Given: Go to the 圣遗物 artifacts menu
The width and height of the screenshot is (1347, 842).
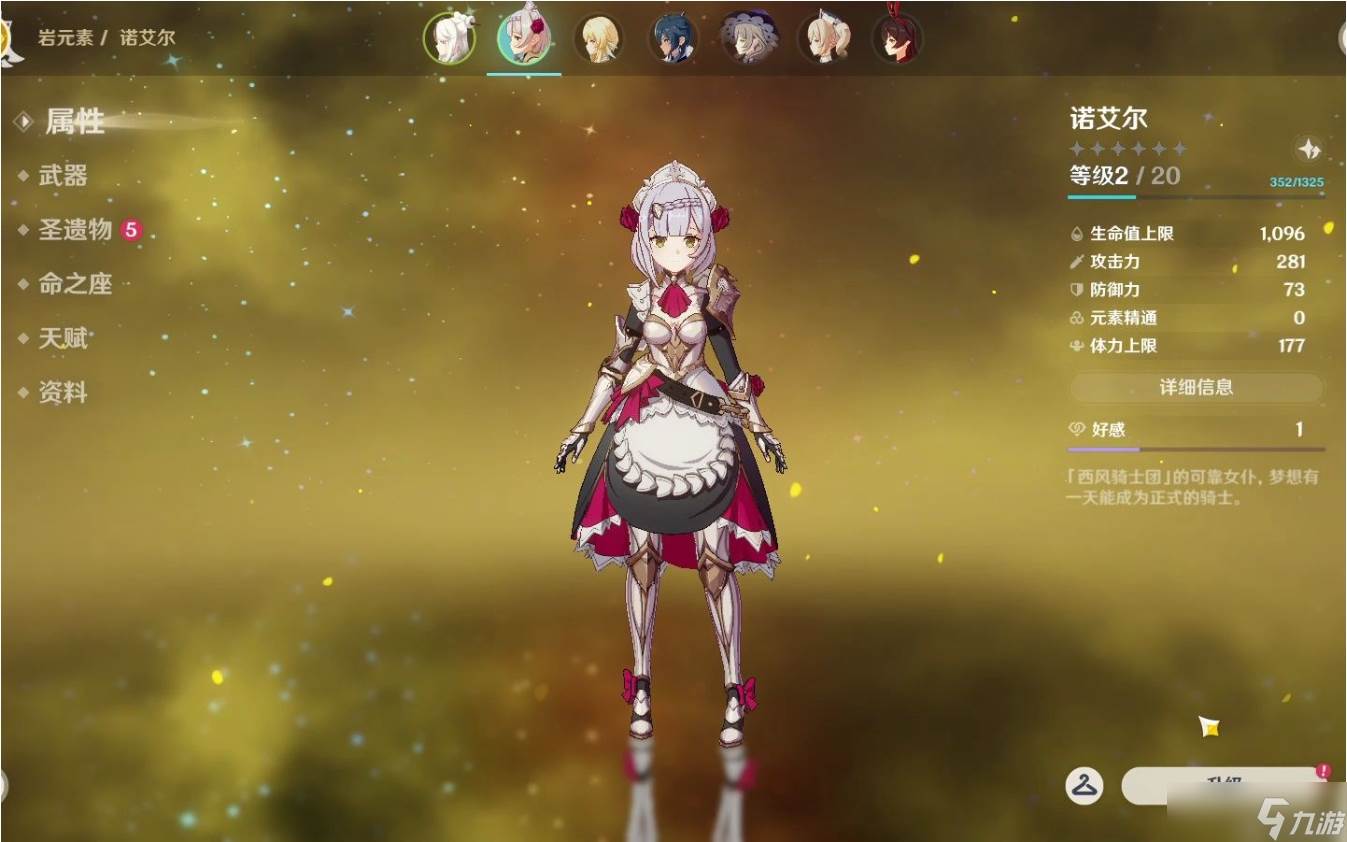Looking at the screenshot, I should click(x=75, y=230).
